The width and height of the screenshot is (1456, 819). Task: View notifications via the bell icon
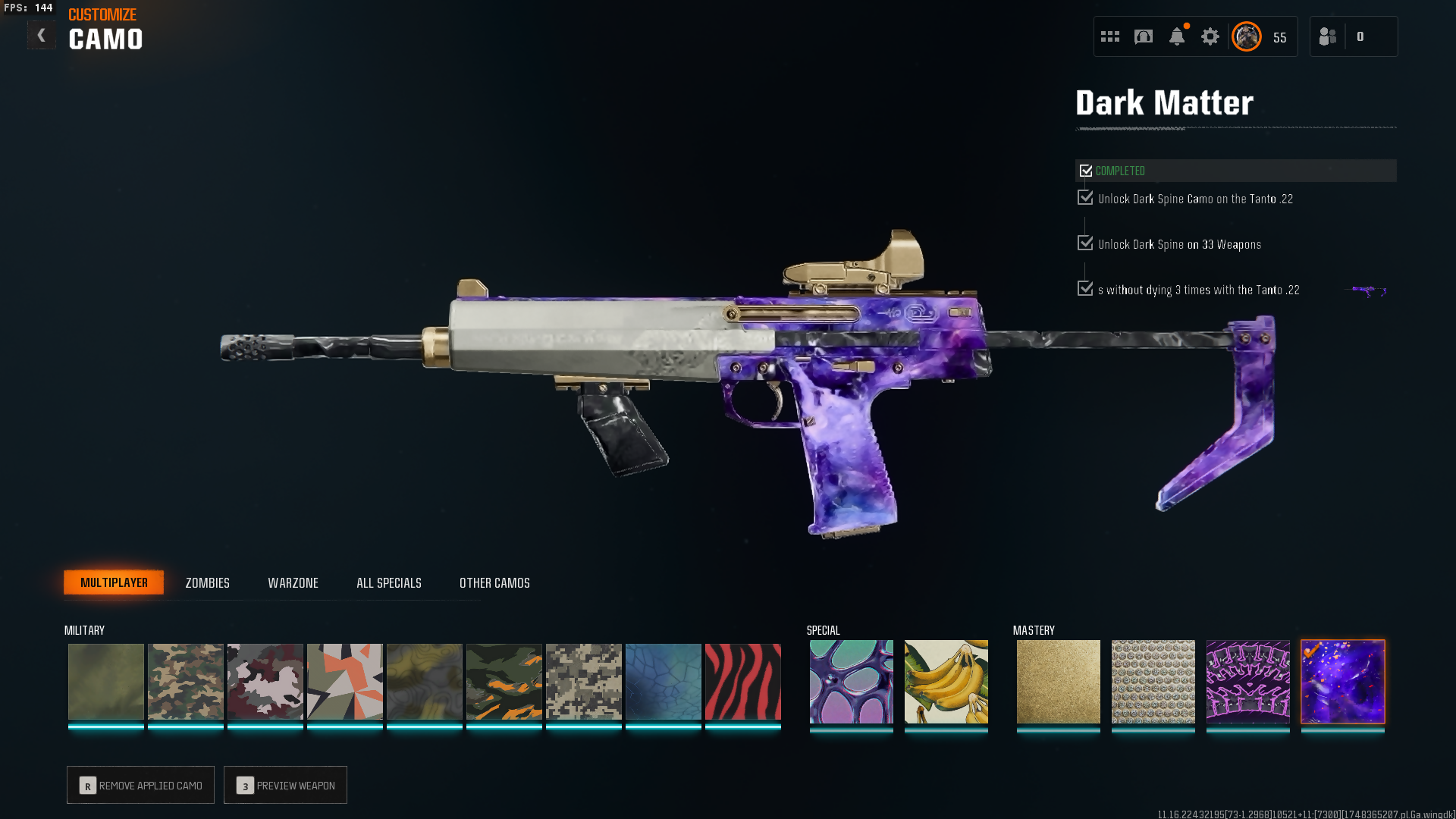tap(1176, 36)
